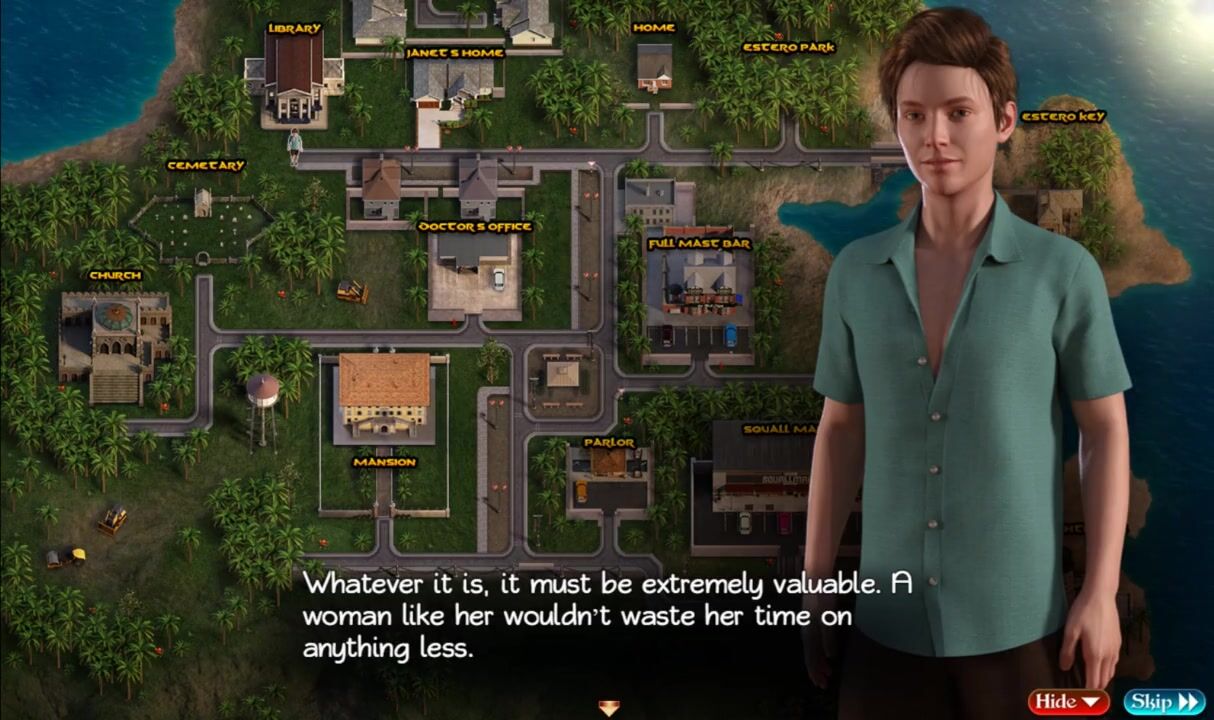Open Estero Park location label
The height and width of the screenshot is (720, 1214).
pos(788,47)
